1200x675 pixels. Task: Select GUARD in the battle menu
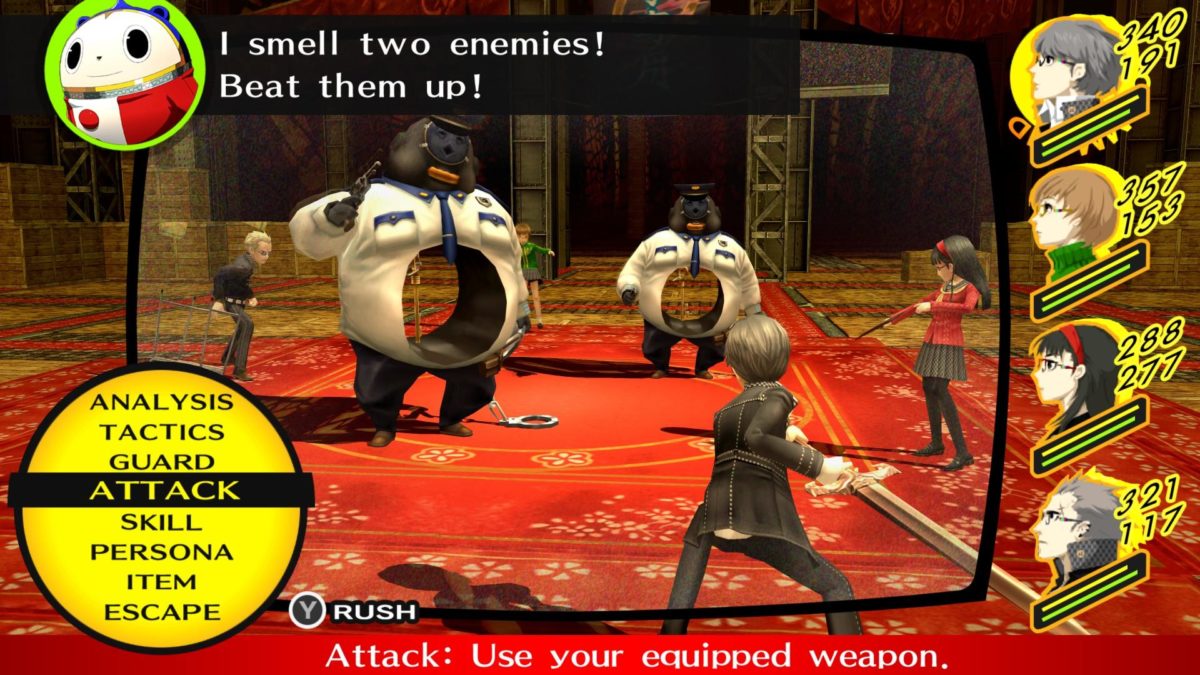(161, 462)
